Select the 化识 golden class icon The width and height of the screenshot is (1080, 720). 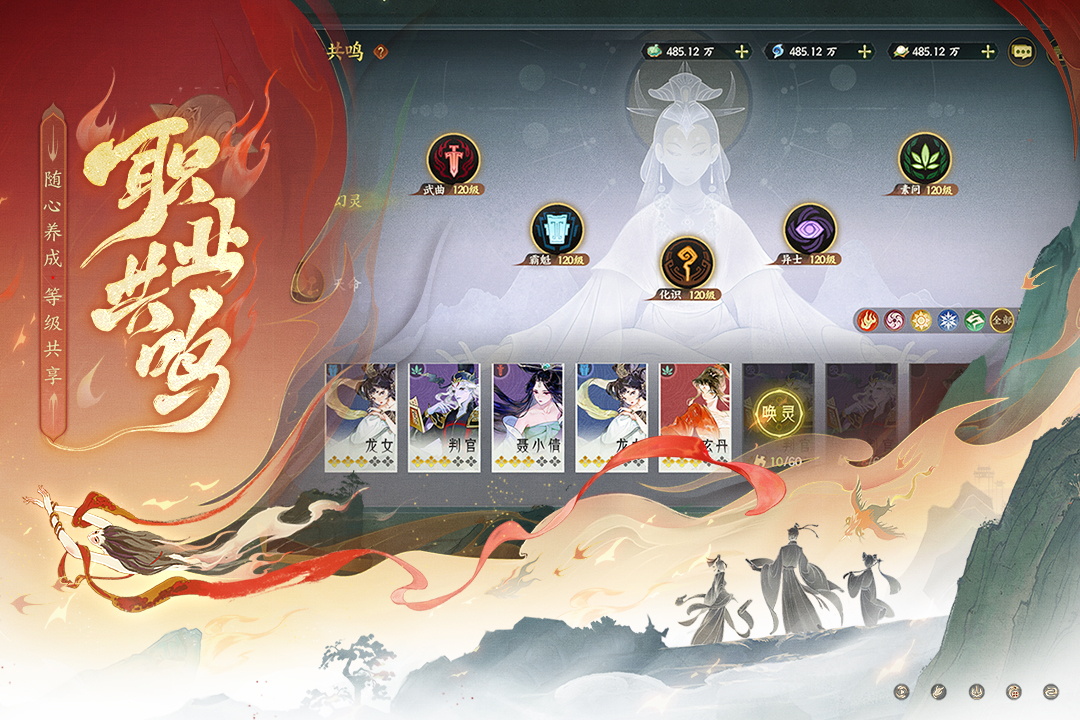[686, 262]
